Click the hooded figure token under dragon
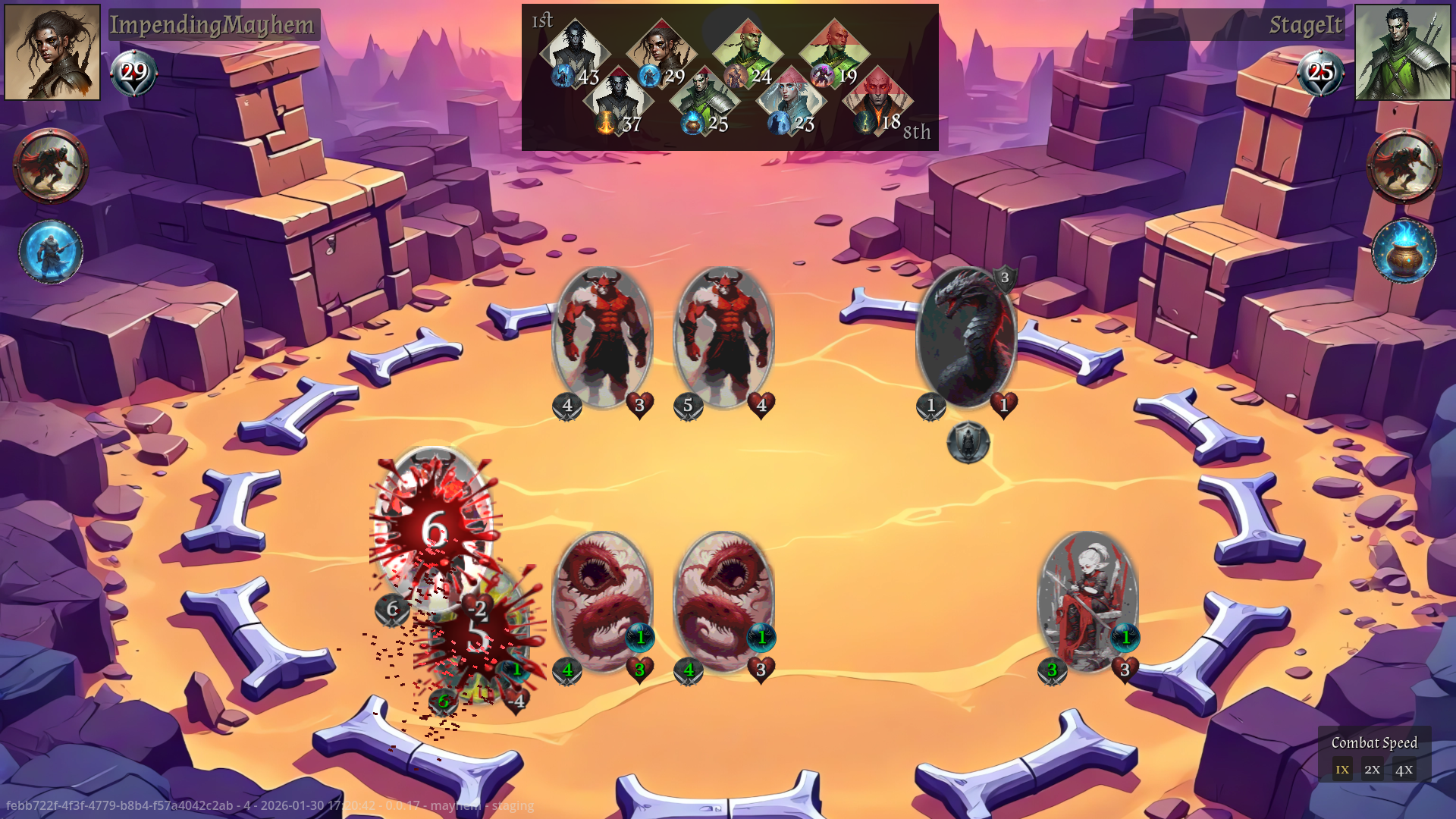 click(x=968, y=443)
